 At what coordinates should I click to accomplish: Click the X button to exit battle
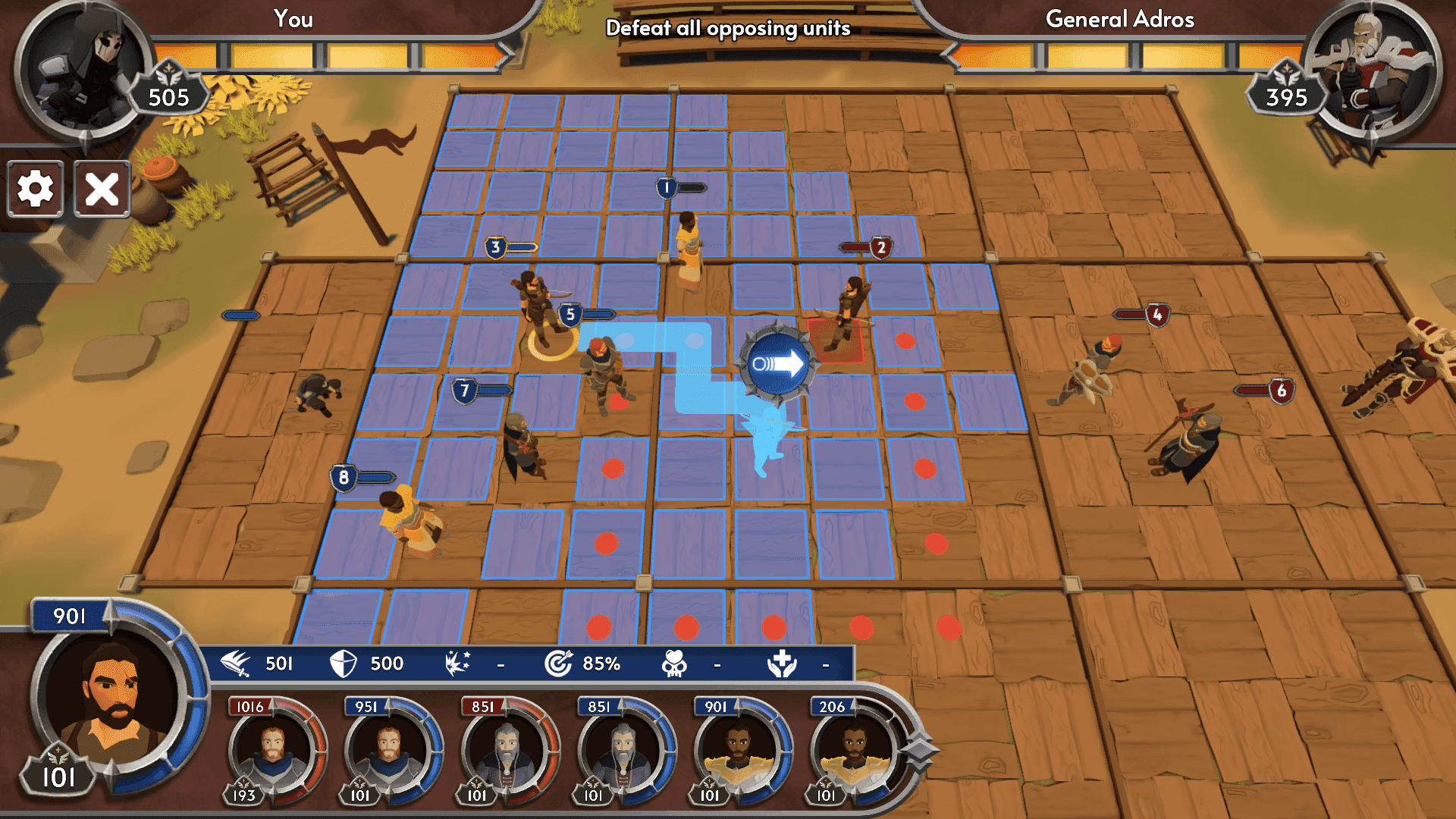100,189
